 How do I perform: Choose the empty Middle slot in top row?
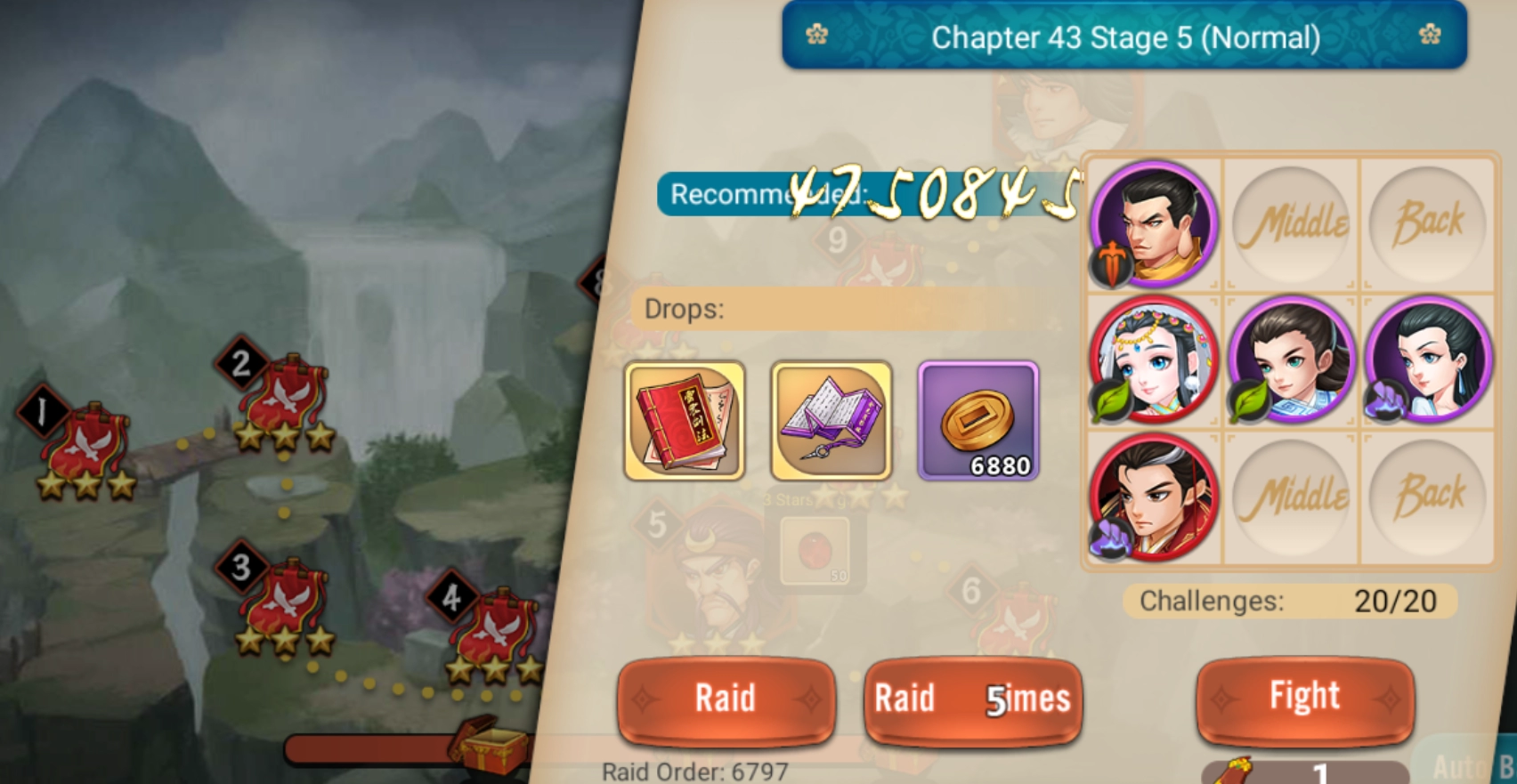[x=1292, y=223]
